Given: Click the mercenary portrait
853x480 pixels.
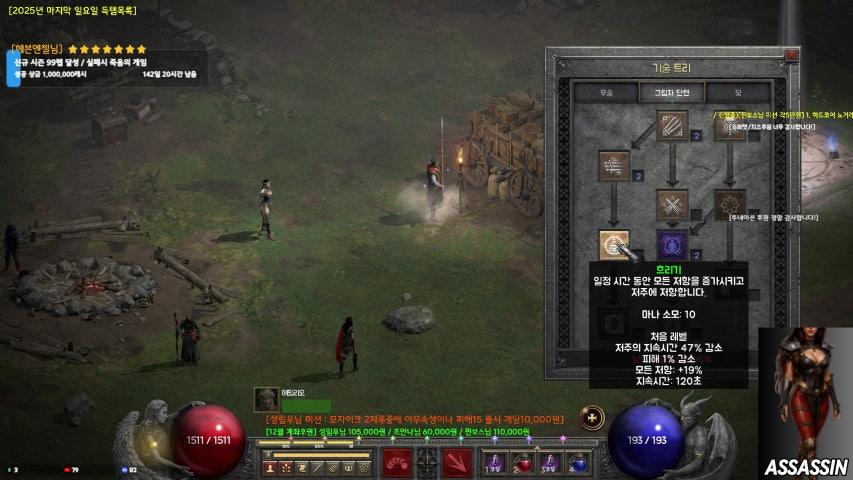Looking at the screenshot, I should [266, 399].
